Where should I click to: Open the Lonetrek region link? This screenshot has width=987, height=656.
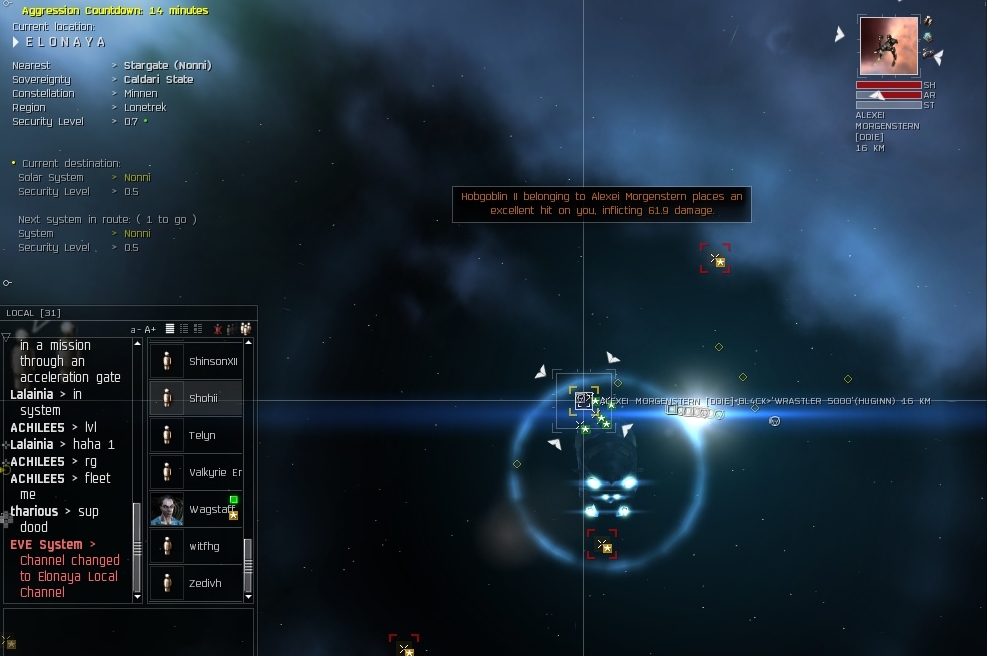(145, 107)
